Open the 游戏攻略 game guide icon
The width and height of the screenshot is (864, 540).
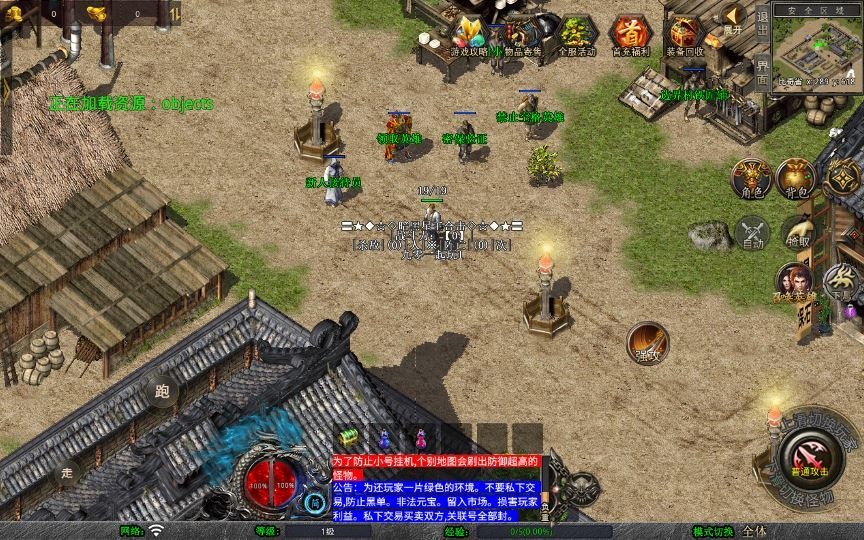(468, 35)
